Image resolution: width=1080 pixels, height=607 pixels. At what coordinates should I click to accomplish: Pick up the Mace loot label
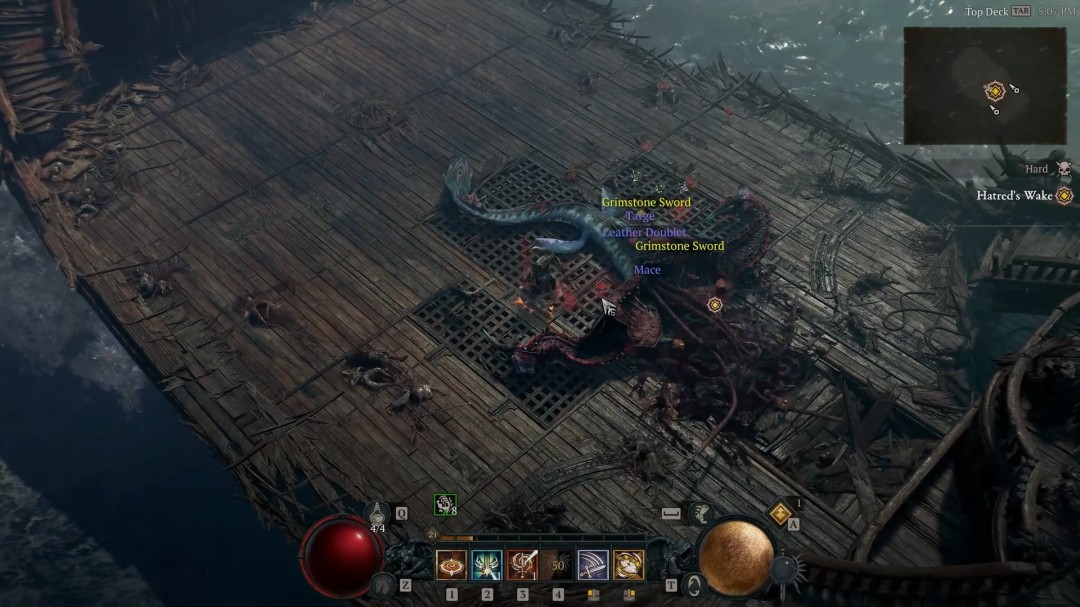(x=647, y=270)
